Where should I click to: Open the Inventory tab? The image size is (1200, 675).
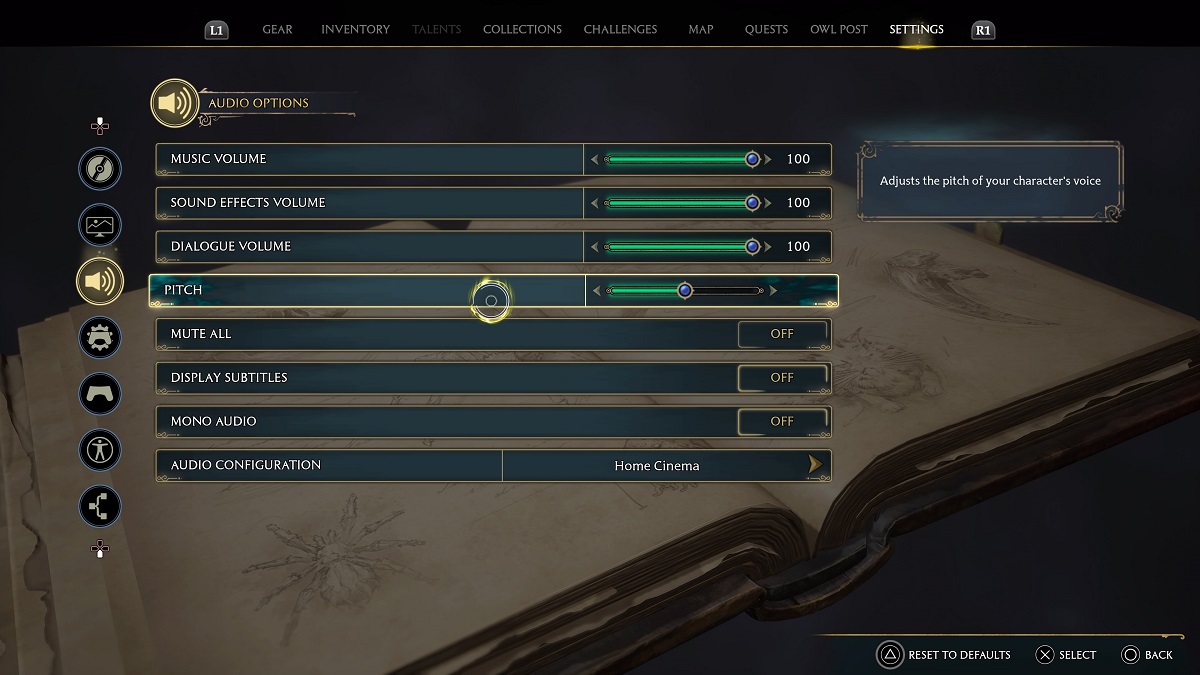point(355,29)
